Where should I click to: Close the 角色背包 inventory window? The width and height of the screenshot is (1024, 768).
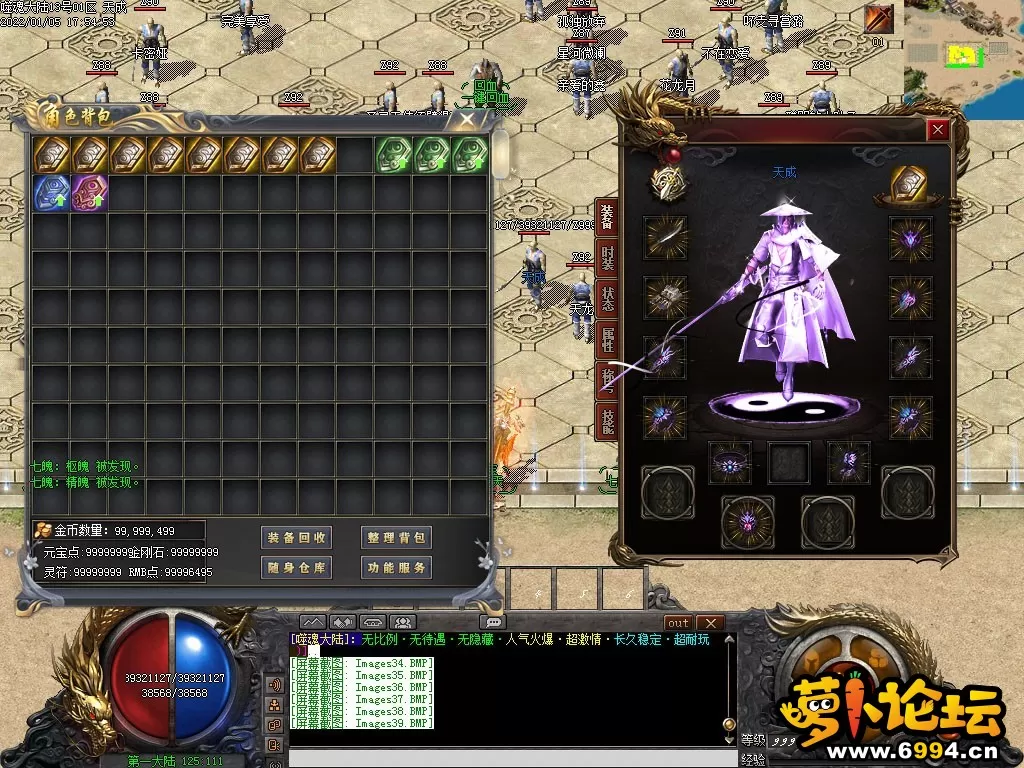[467, 119]
